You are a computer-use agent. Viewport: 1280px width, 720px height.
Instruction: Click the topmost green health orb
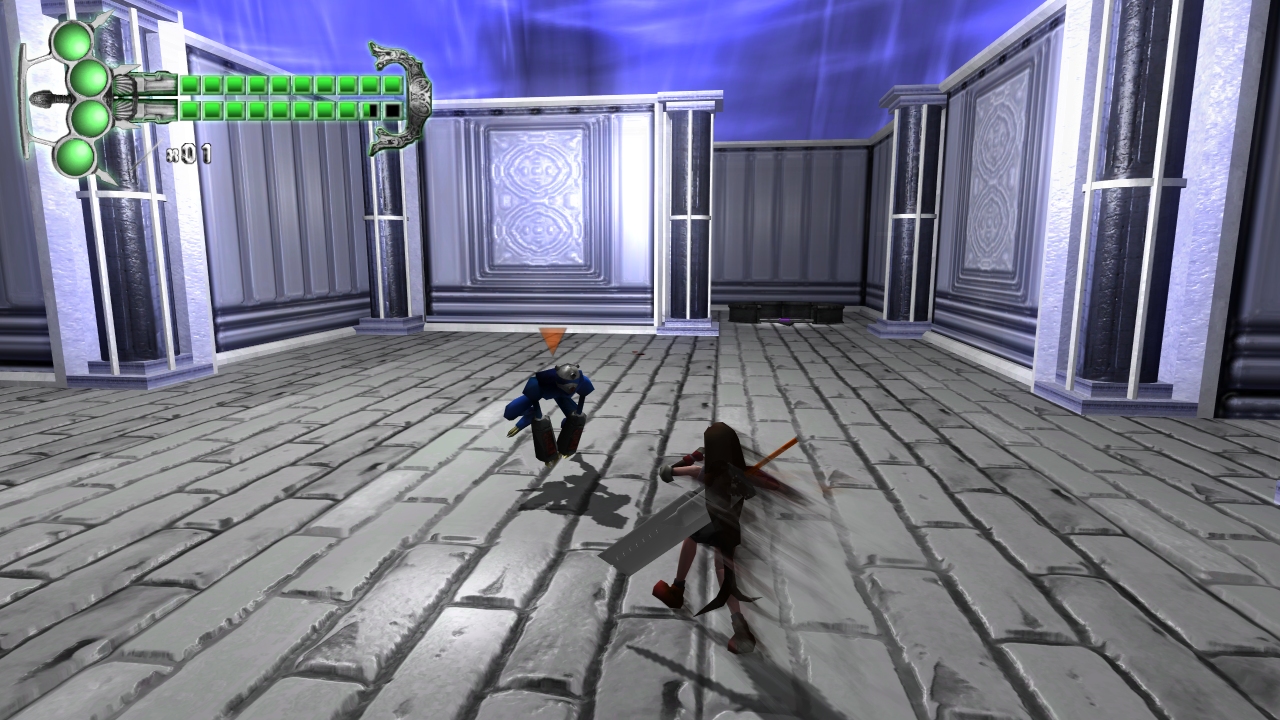pyautogui.click(x=72, y=41)
